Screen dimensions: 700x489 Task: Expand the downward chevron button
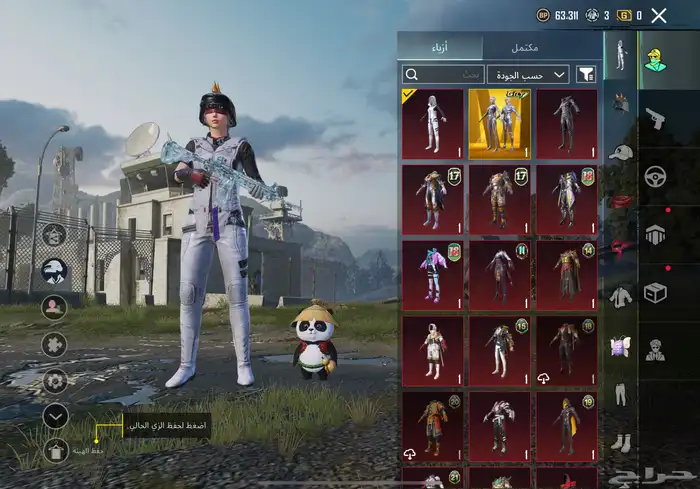click(x=55, y=415)
